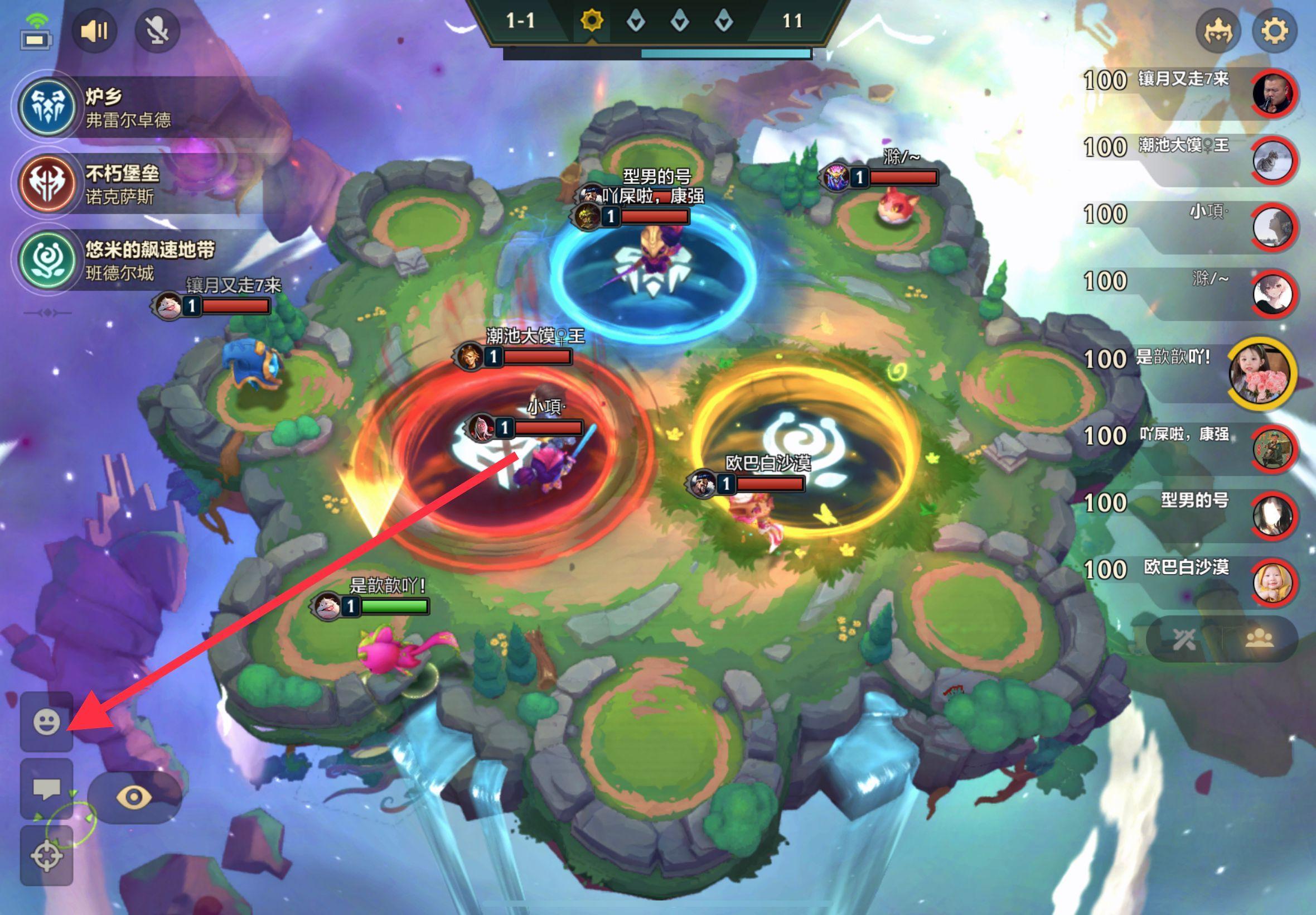Switch to the crossed swords tab
The height and width of the screenshot is (915, 1316).
1184,639
